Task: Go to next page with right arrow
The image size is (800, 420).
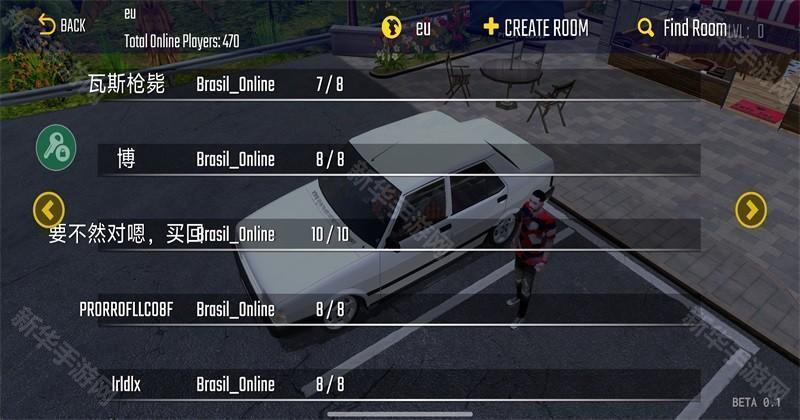Action: point(751,209)
